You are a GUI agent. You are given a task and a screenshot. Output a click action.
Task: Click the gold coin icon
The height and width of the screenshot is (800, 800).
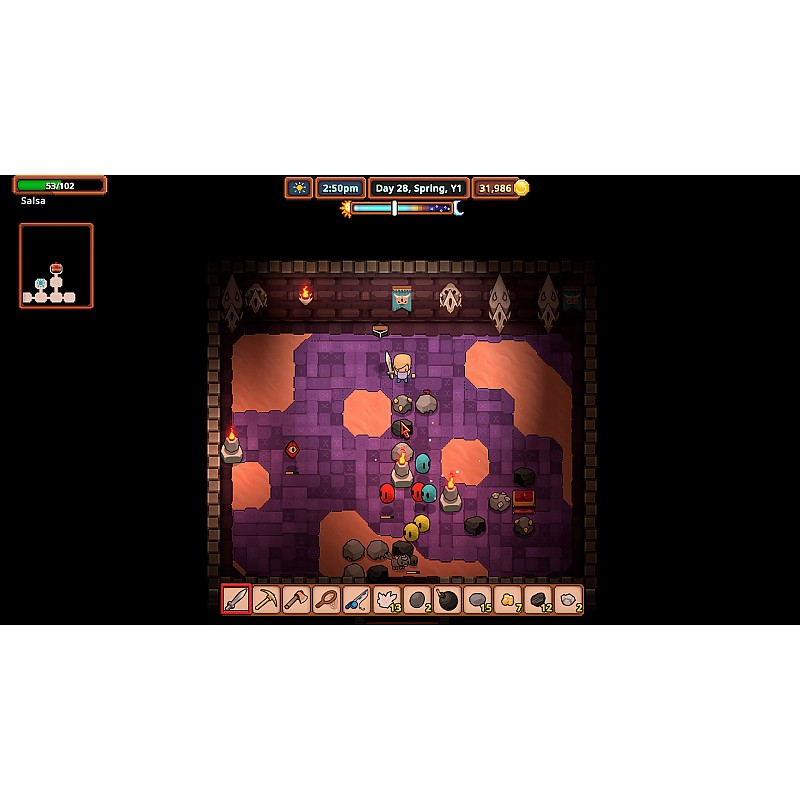pos(521,188)
